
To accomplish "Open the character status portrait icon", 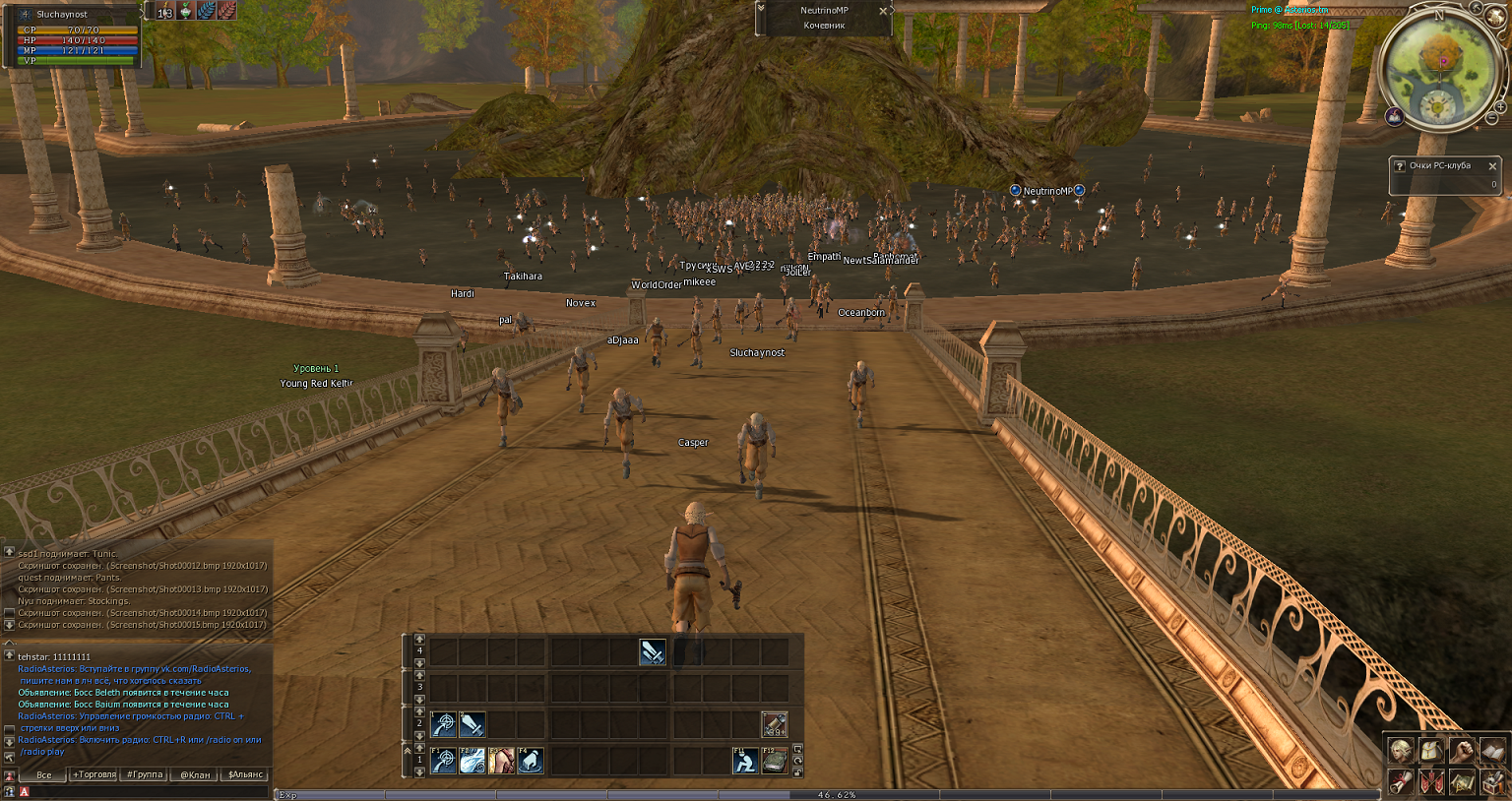I will (1401, 751).
